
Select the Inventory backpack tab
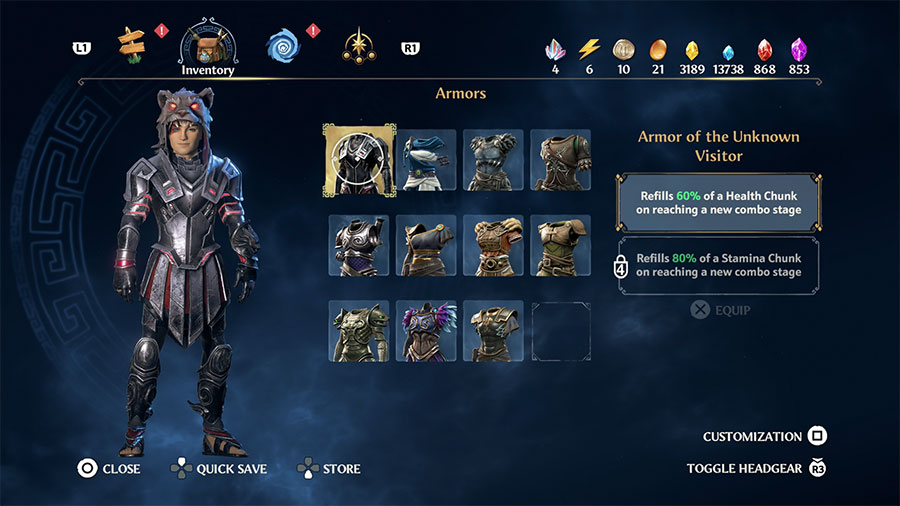point(207,46)
